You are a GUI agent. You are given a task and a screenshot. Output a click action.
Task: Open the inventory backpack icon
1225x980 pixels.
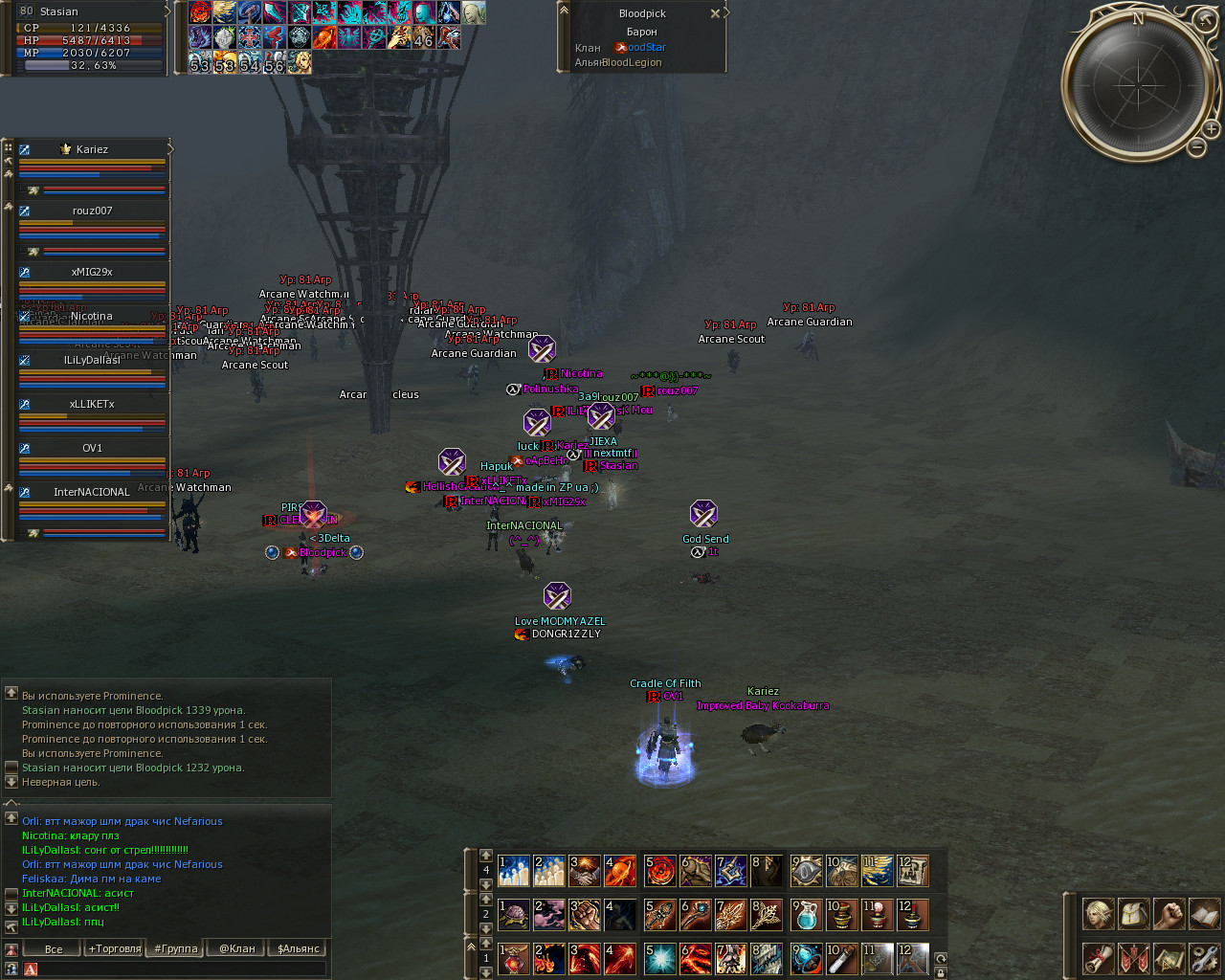coord(1133,914)
